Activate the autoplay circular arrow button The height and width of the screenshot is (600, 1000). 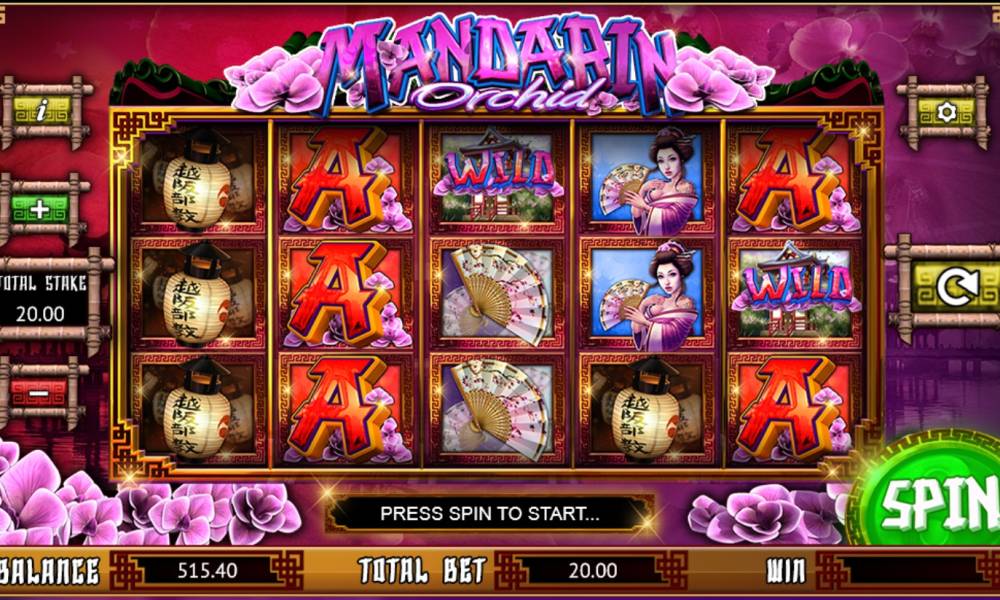tap(951, 287)
